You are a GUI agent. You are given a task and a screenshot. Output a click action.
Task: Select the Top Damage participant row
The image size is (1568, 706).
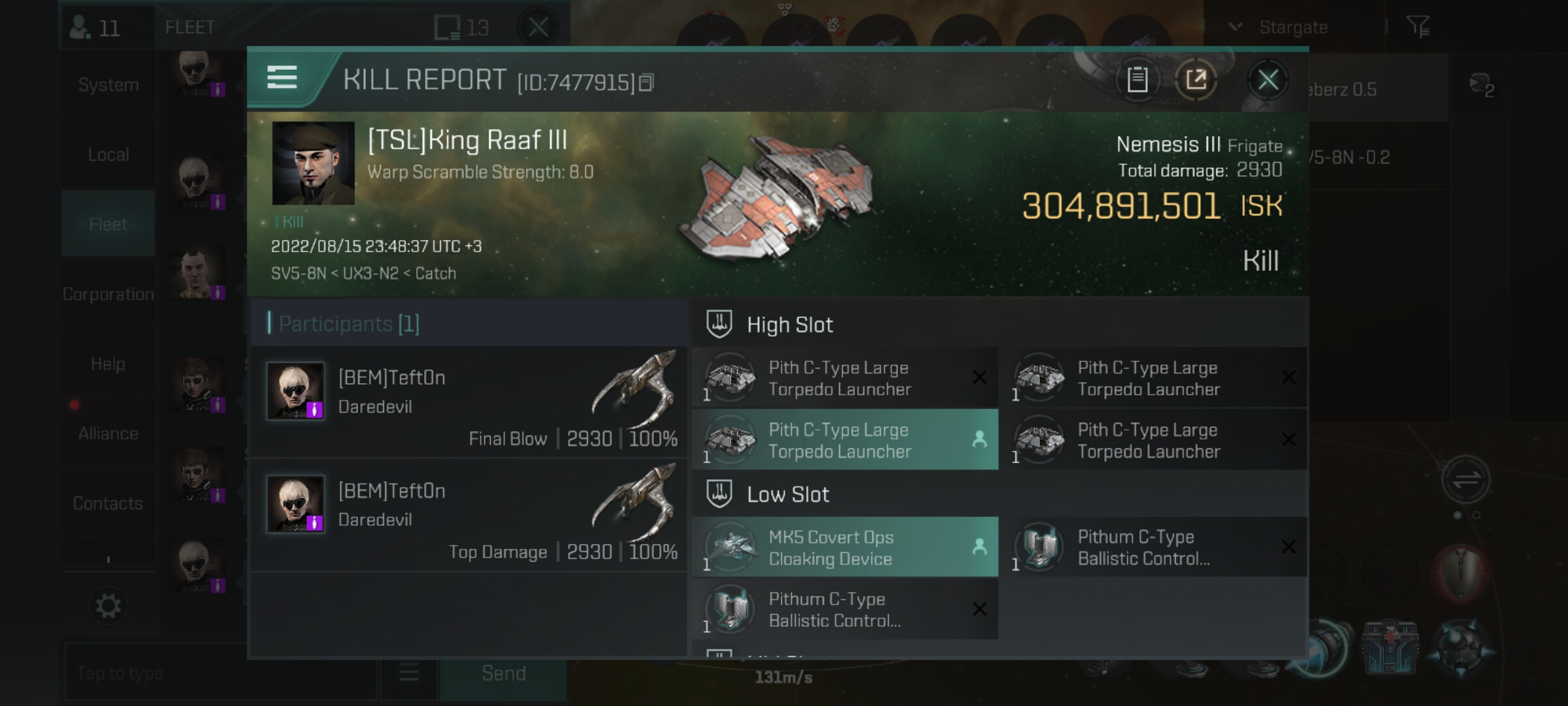pyautogui.click(x=469, y=516)
